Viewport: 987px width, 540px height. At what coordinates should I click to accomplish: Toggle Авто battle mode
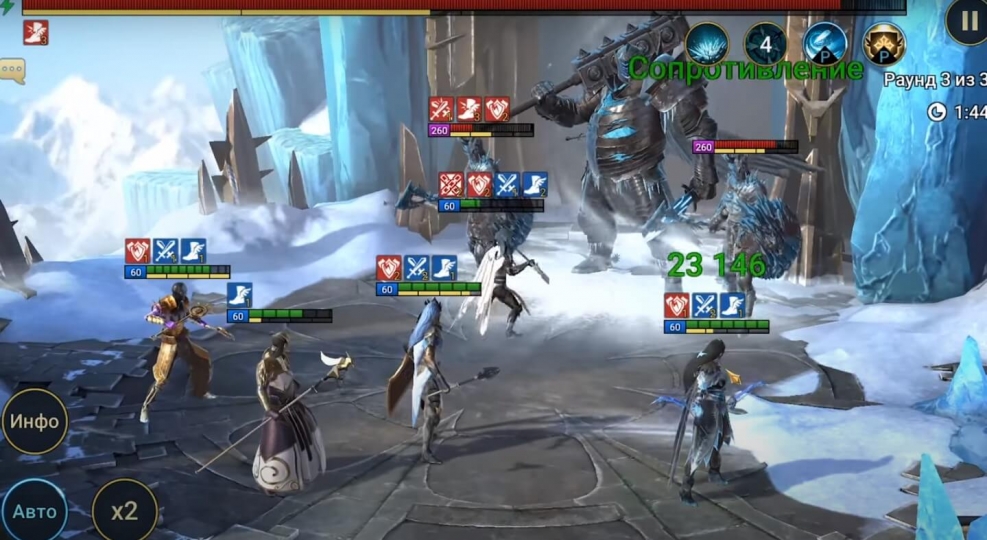click(x=33, y=511)
